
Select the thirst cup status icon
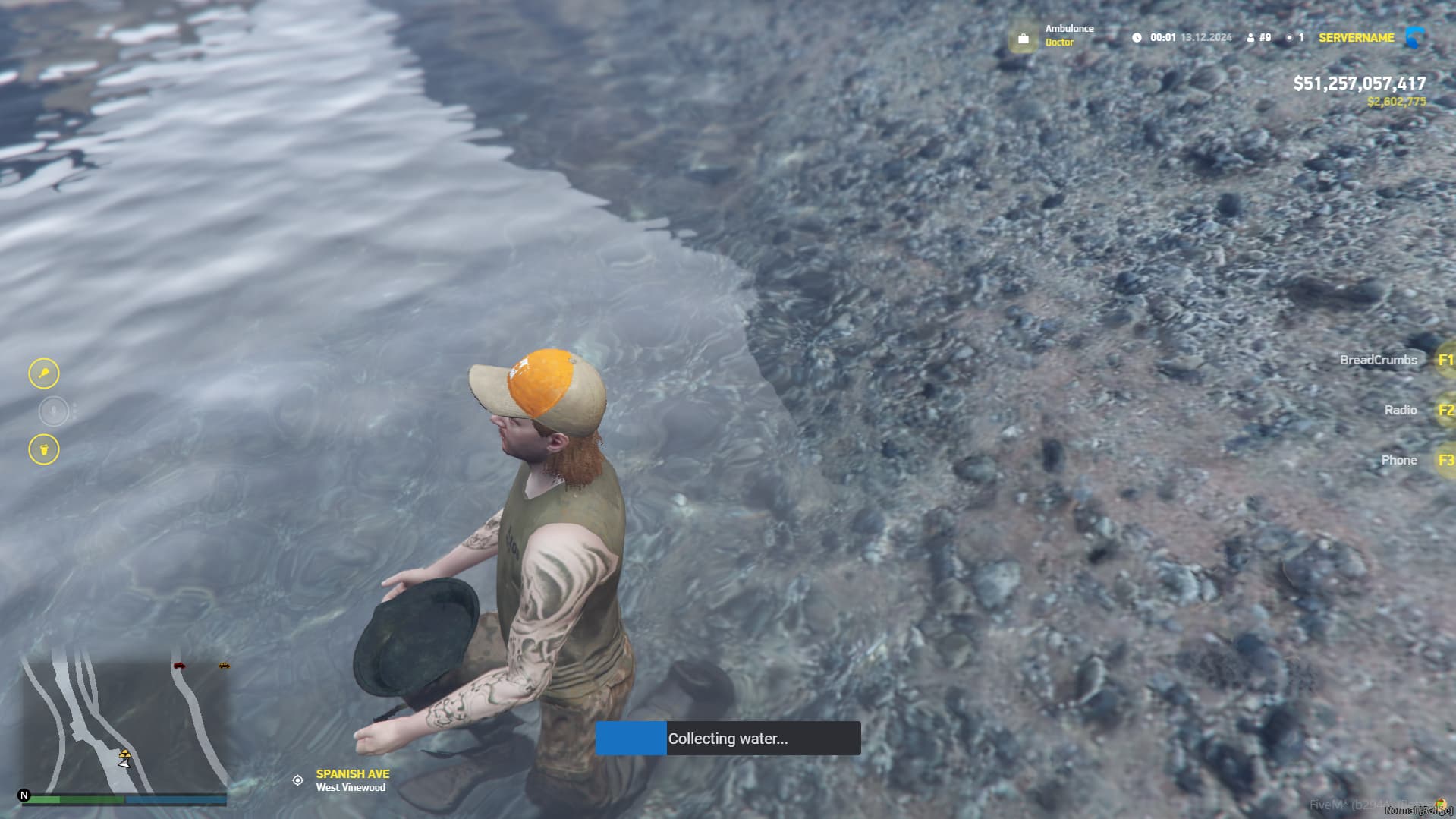43,449
